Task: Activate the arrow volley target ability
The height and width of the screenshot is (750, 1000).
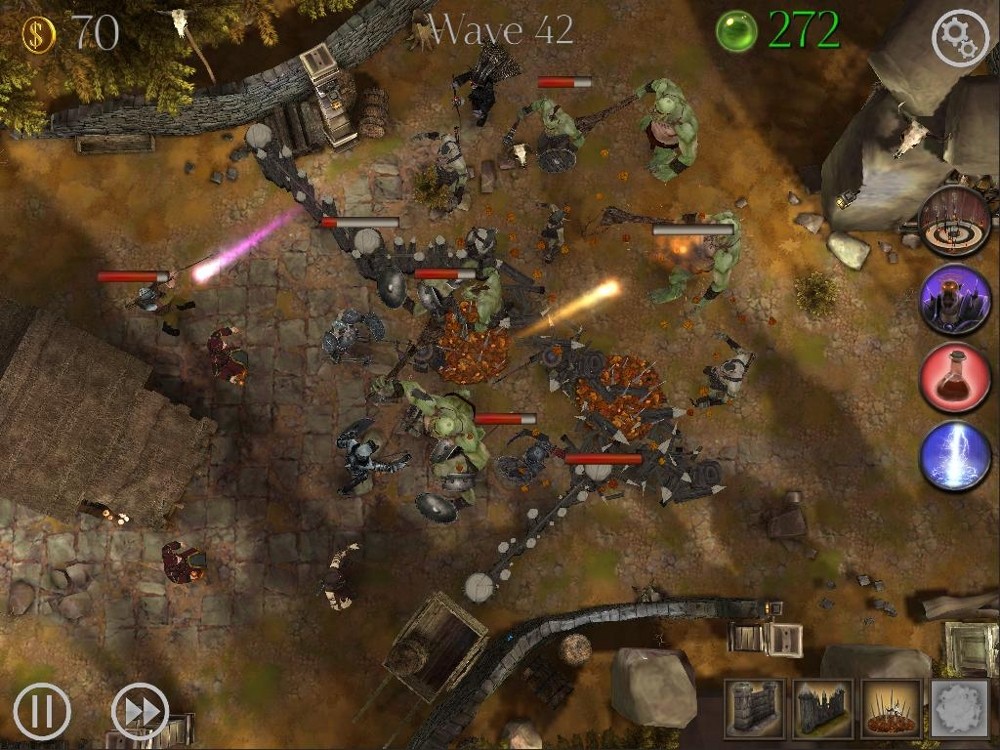Action: point(955,222)
